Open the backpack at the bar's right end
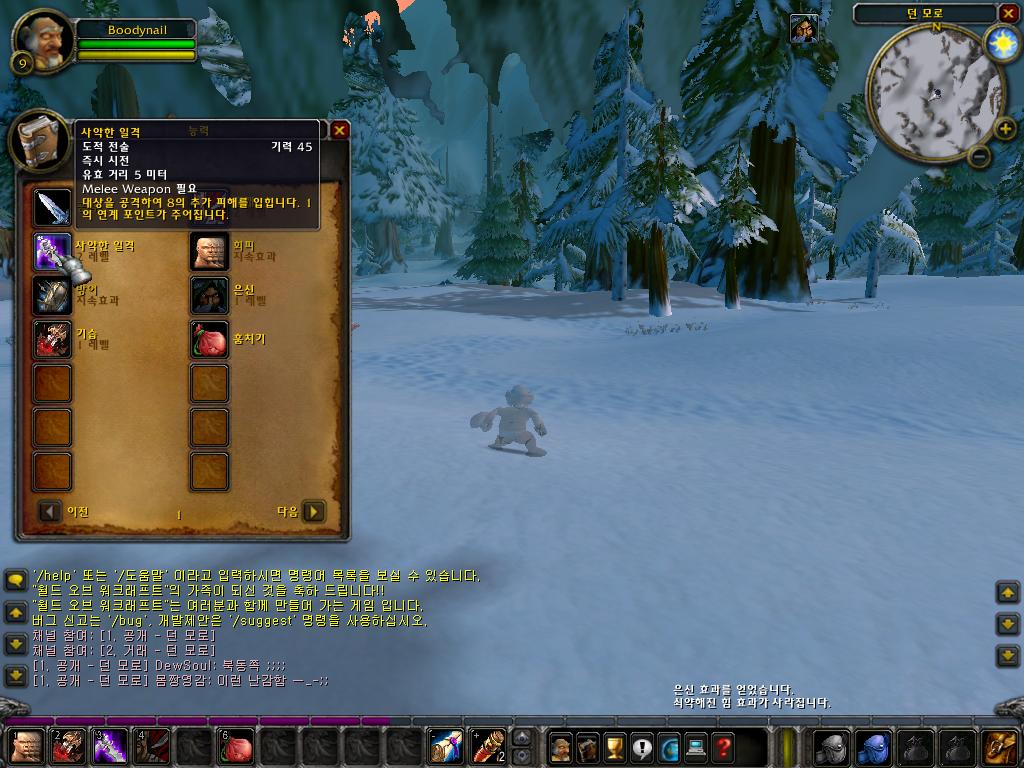Viewport: 1024px width, 768px height. (1000, 746)
